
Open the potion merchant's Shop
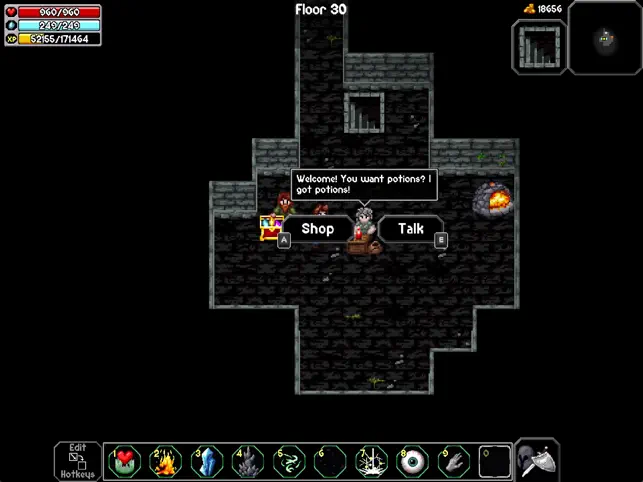[x=317, y=229]
